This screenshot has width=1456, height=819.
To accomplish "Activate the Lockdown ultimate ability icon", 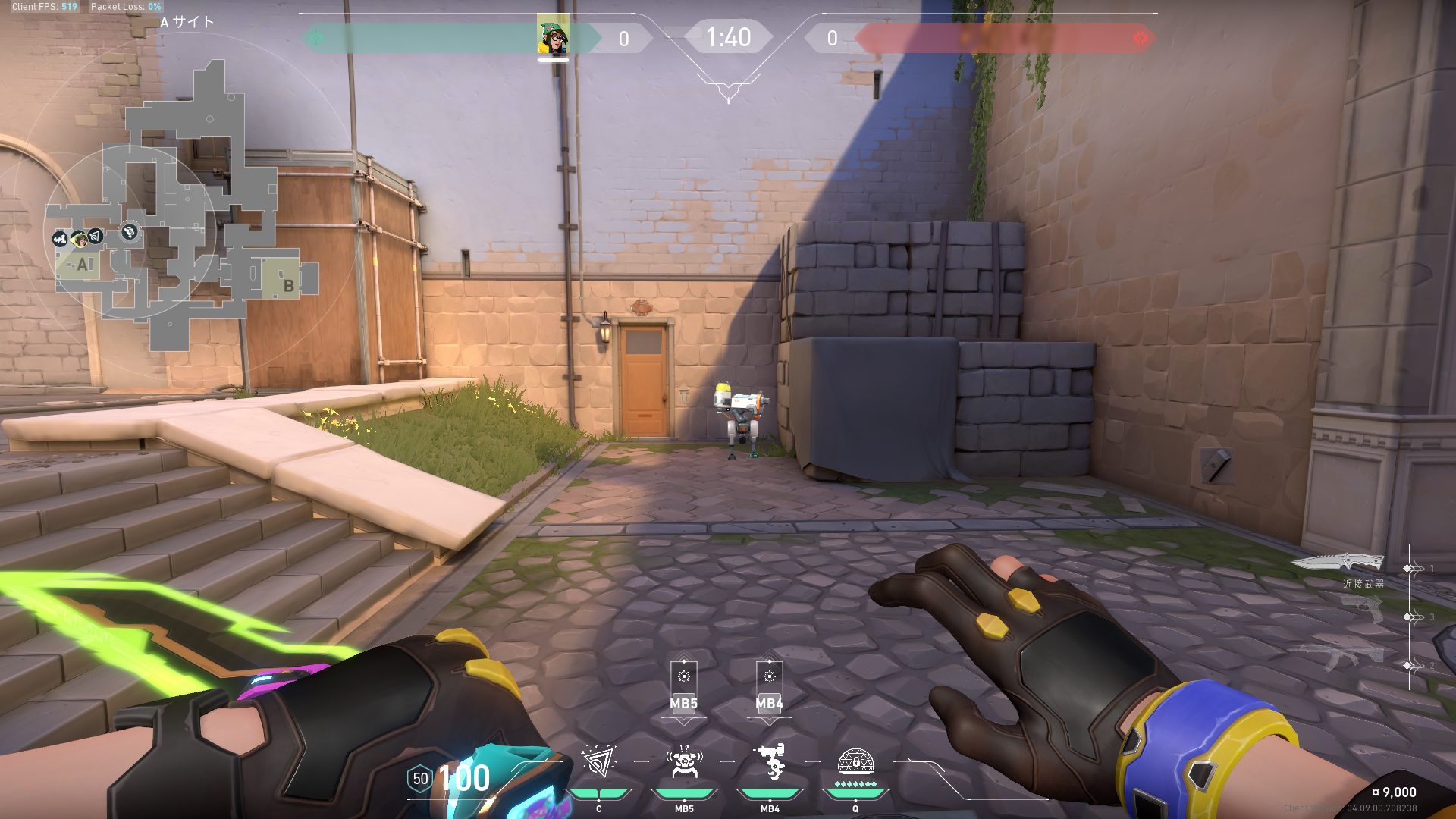I will pos(855,761).
